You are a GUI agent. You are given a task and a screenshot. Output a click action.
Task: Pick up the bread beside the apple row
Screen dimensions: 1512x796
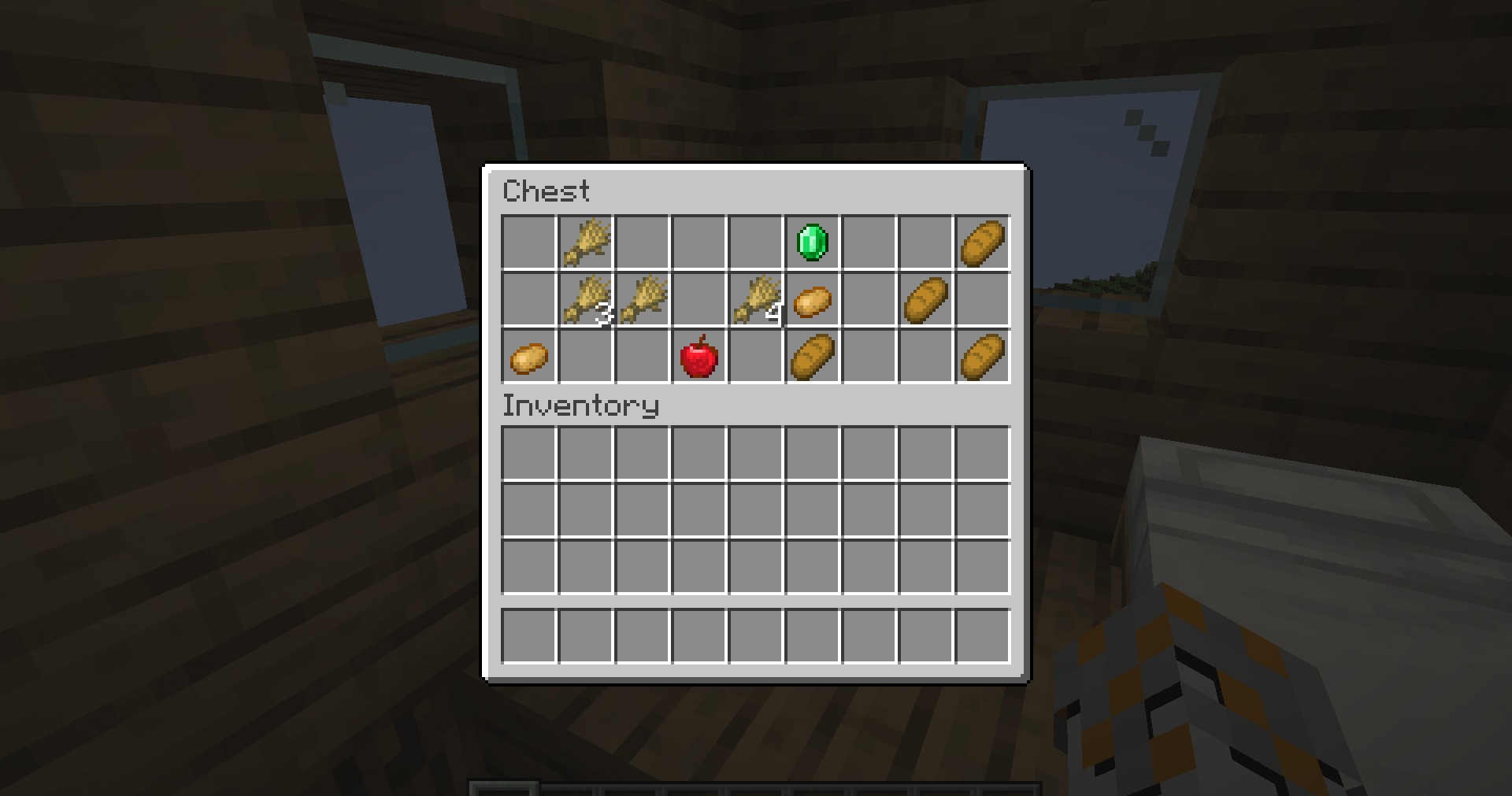coord(811,357)
